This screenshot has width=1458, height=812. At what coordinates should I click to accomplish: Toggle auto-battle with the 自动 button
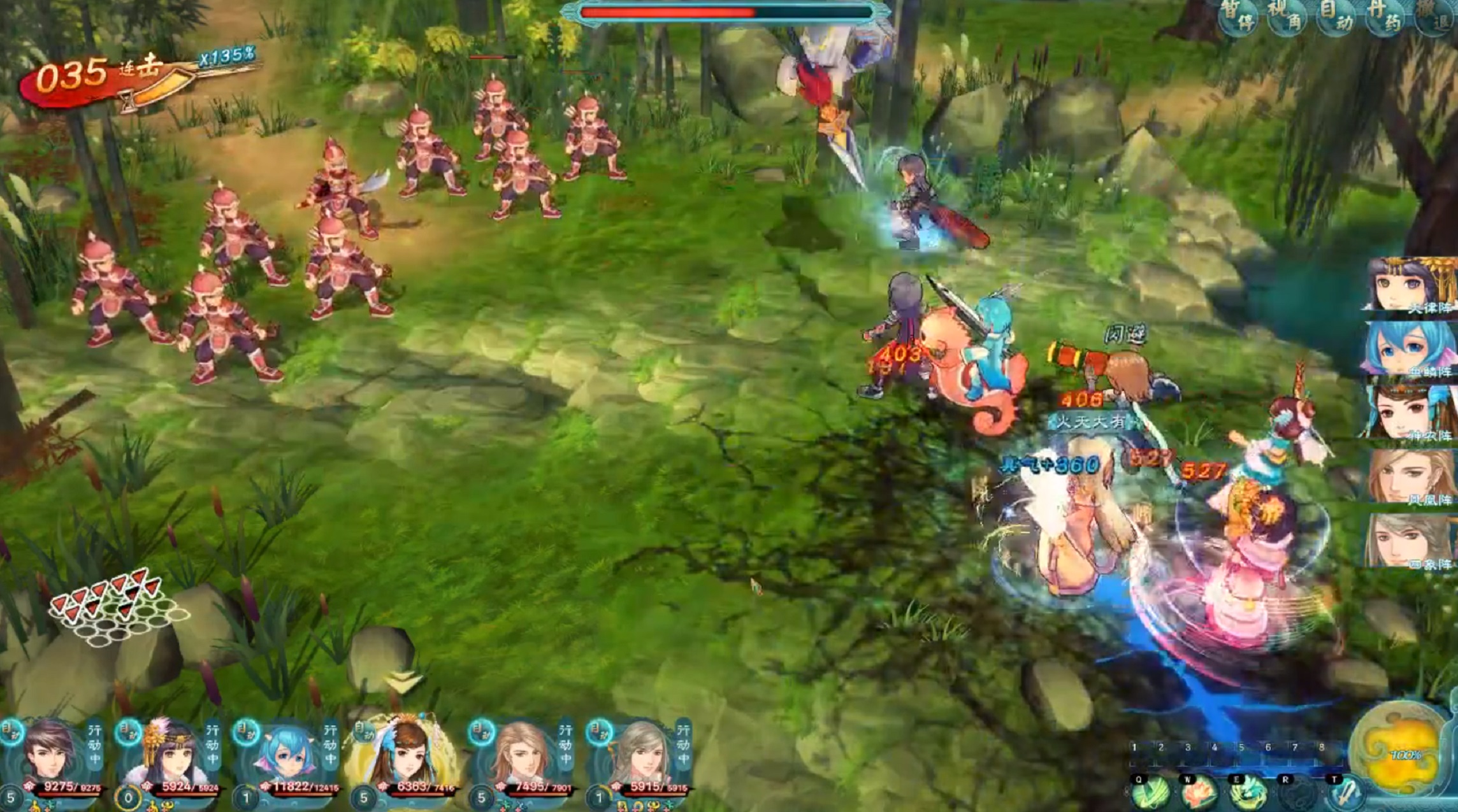1336,17
